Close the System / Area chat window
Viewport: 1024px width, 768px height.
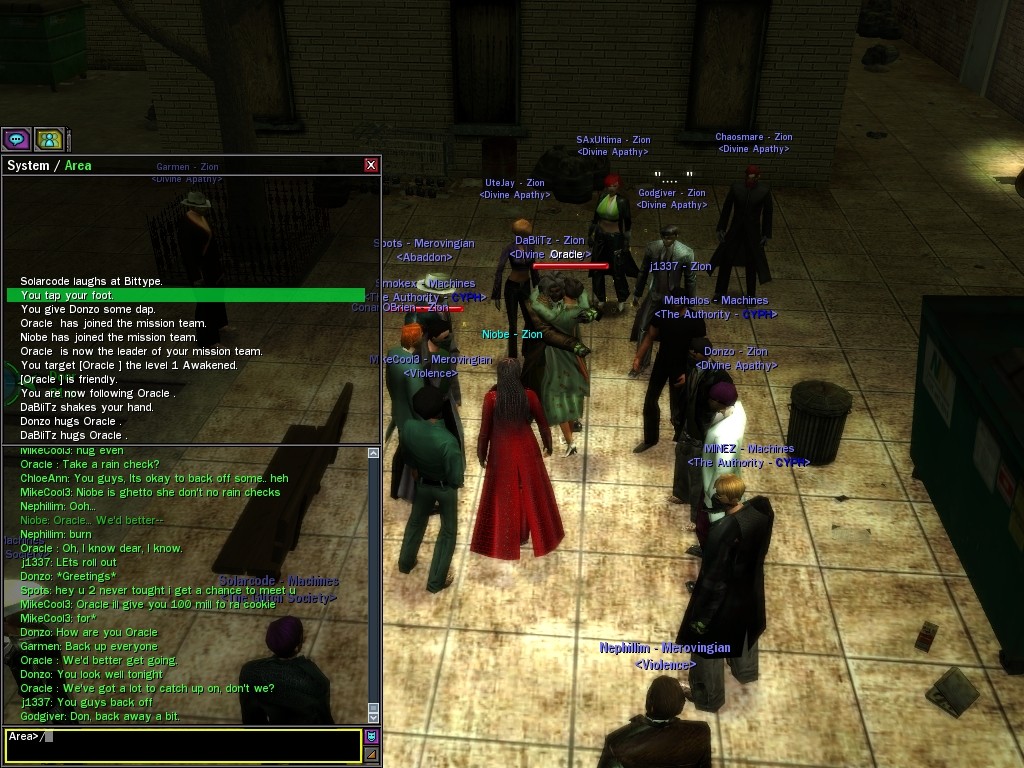click(x=371, y=165)
